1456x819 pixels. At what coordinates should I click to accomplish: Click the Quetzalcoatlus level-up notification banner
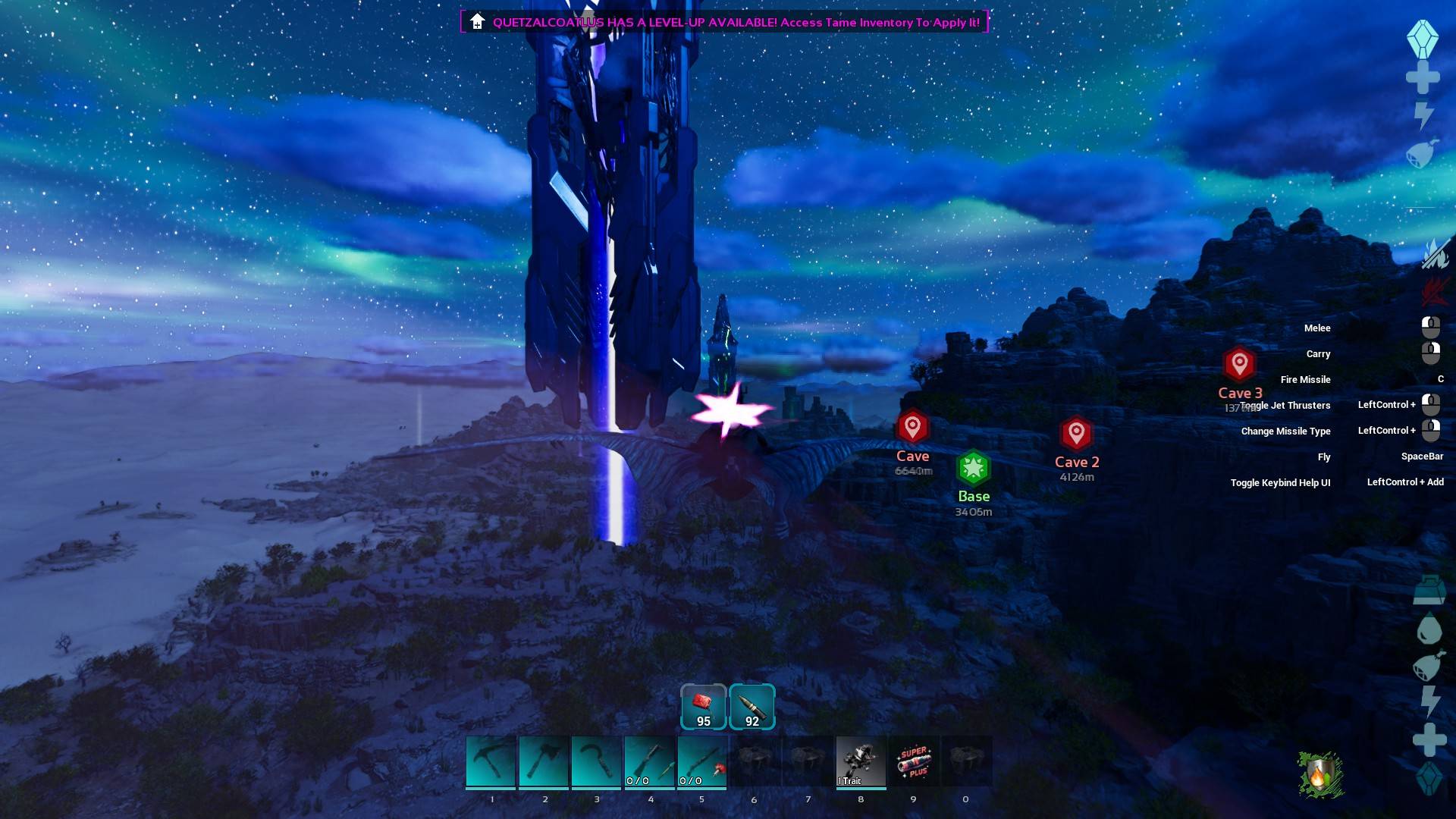click(724, 22)
